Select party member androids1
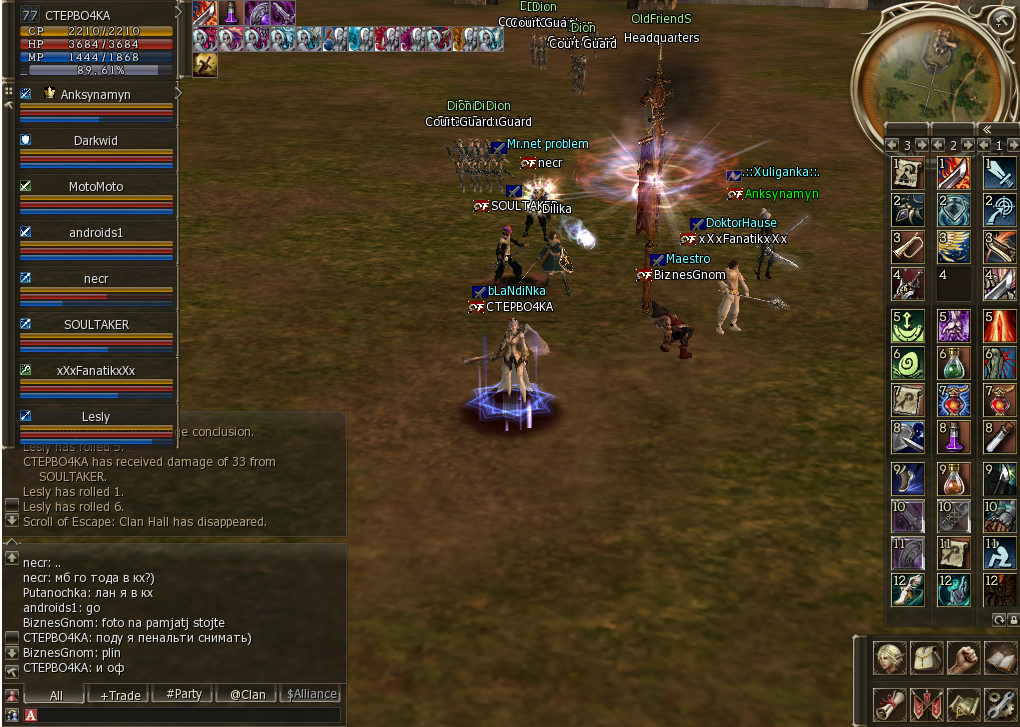 pos(95,233)
